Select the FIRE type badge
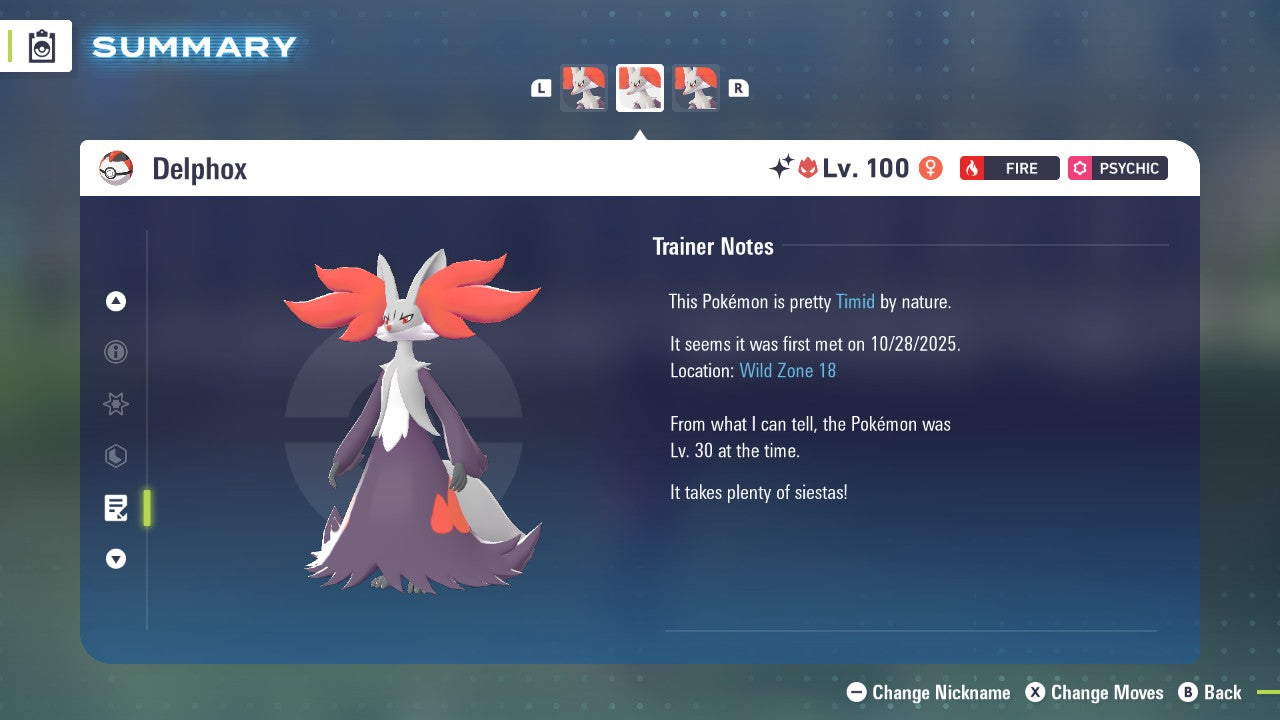Image resolution: width=1280 pixels, height=720 pixels. tap(1009, 168)
